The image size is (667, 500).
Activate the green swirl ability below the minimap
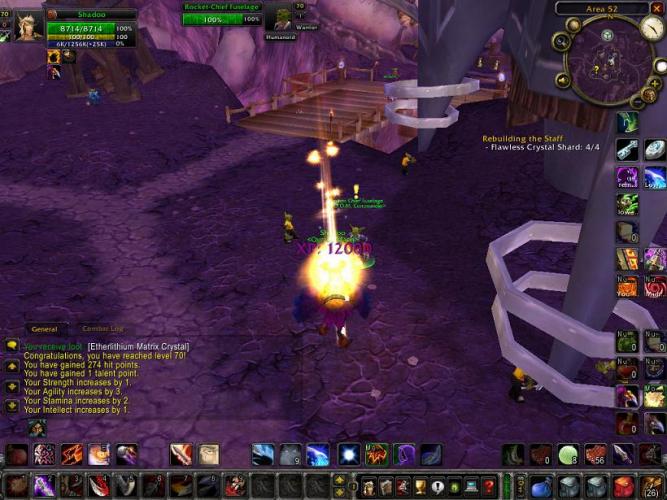point(627,122)
